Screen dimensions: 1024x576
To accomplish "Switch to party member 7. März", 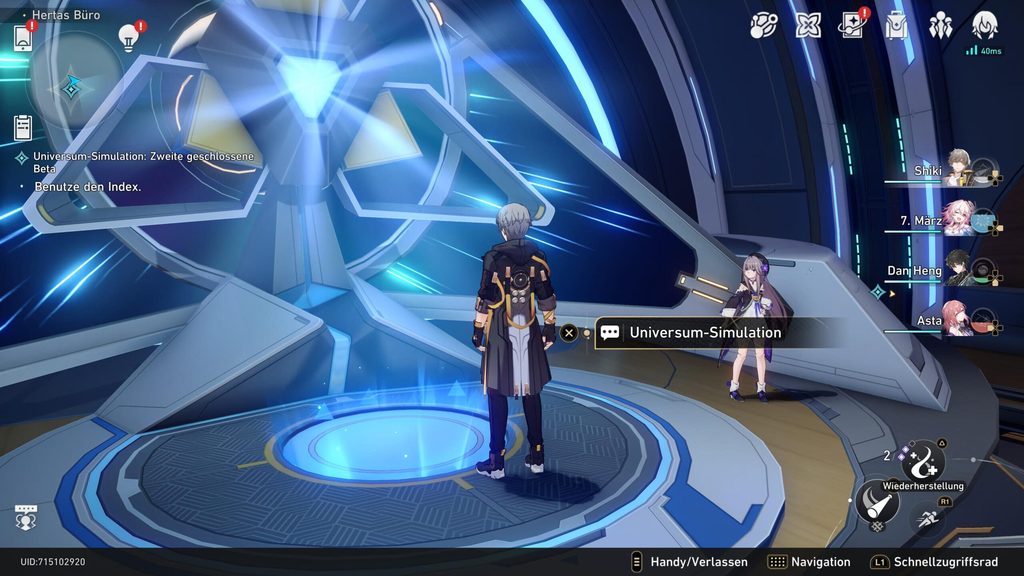I will (960, 220).
